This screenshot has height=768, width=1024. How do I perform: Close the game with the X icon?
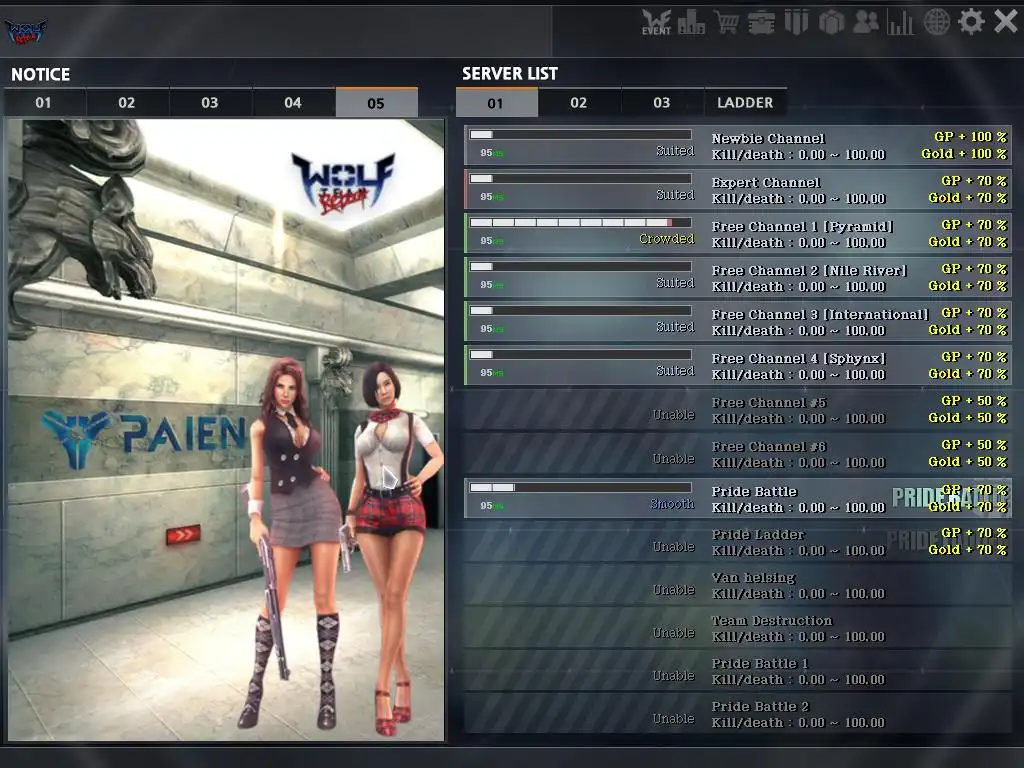1005,22
